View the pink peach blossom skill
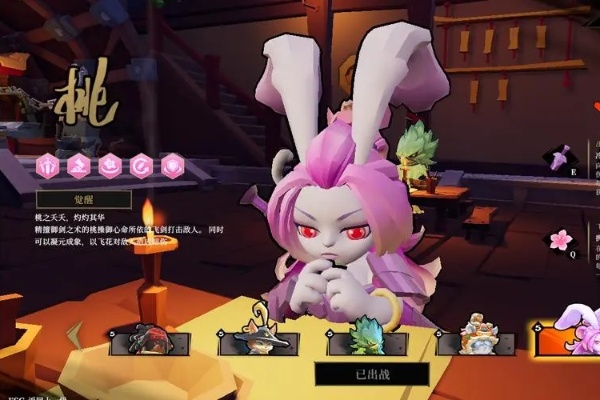Viewport: 600px width, 400px height. (560, 240)
